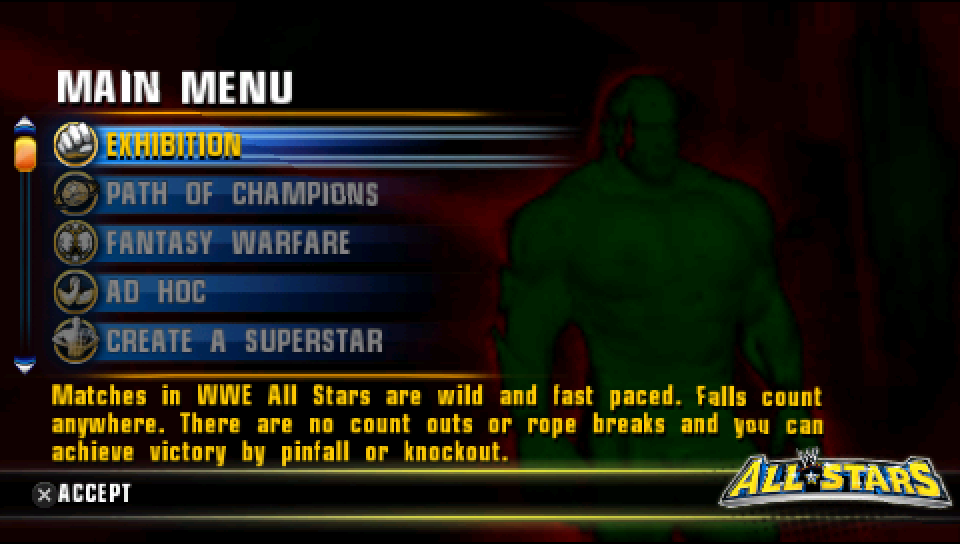Select the Exhibition menu entry

coord(174,146)
